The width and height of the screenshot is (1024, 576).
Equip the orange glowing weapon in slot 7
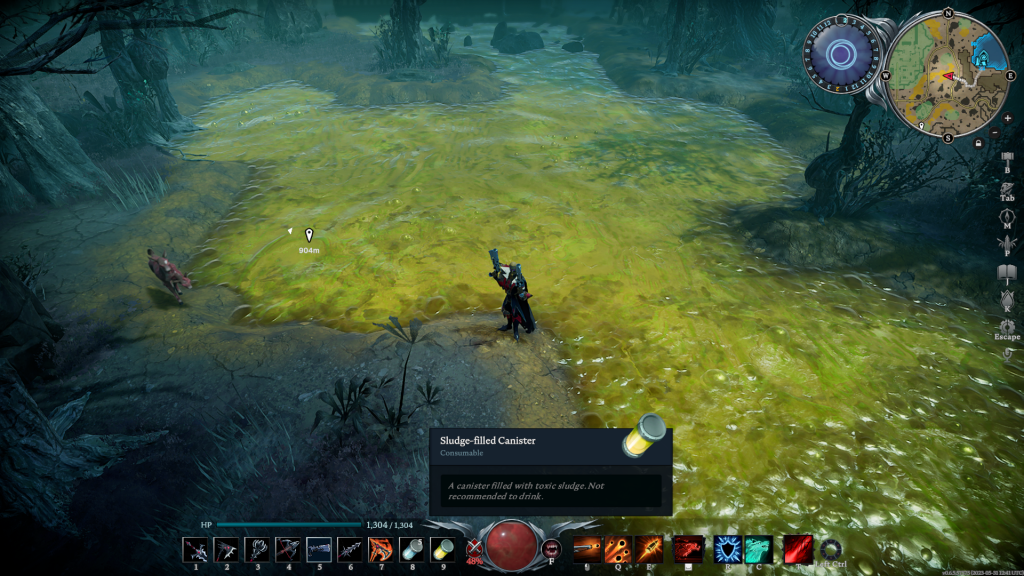click(380, 549)
